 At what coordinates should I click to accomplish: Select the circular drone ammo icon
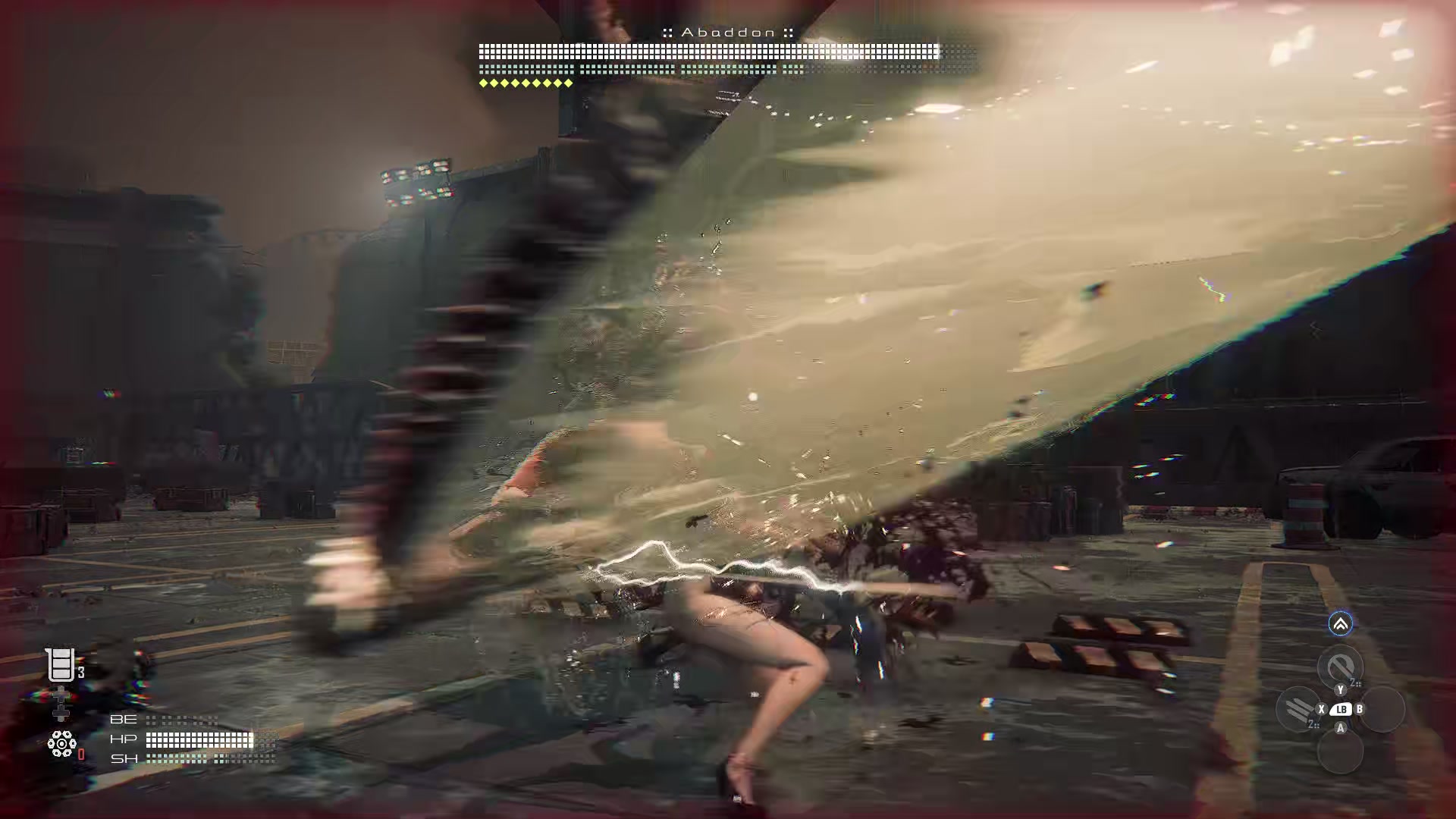[62, 743]
